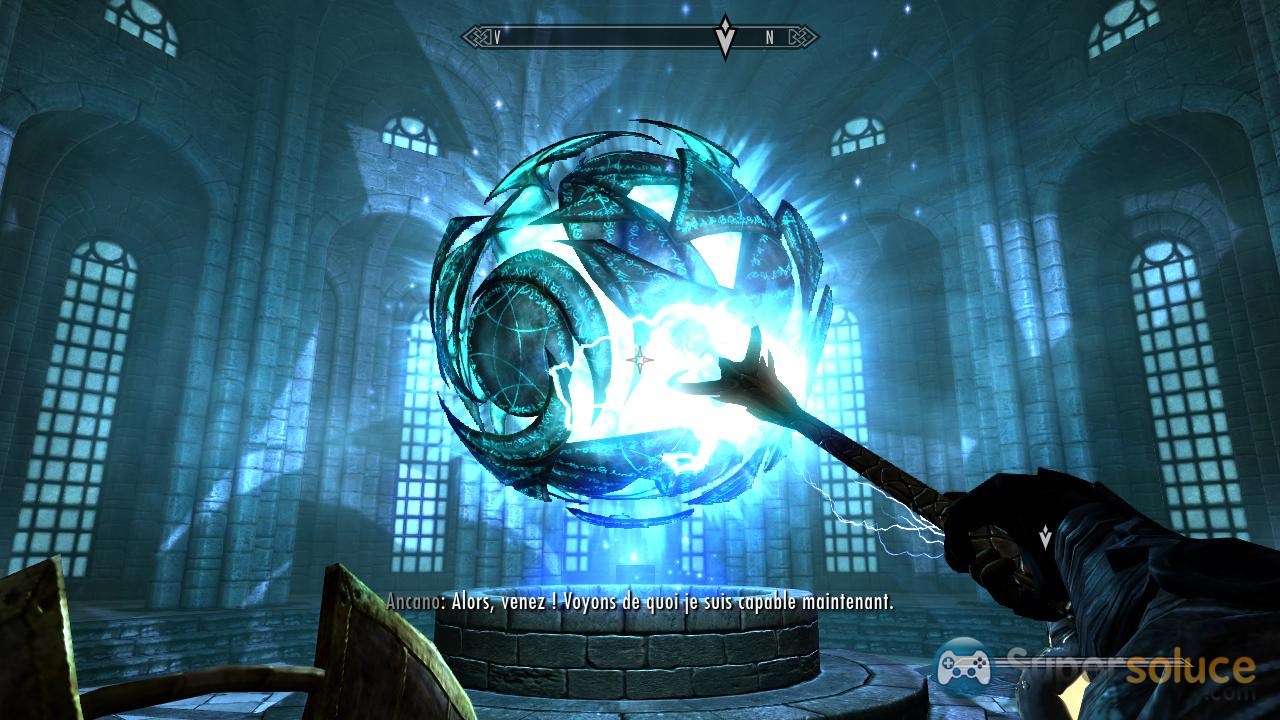Select the quest marker arrow on the compass
The width and height of the screenshot is (1280, 720).
pos(726,36)
